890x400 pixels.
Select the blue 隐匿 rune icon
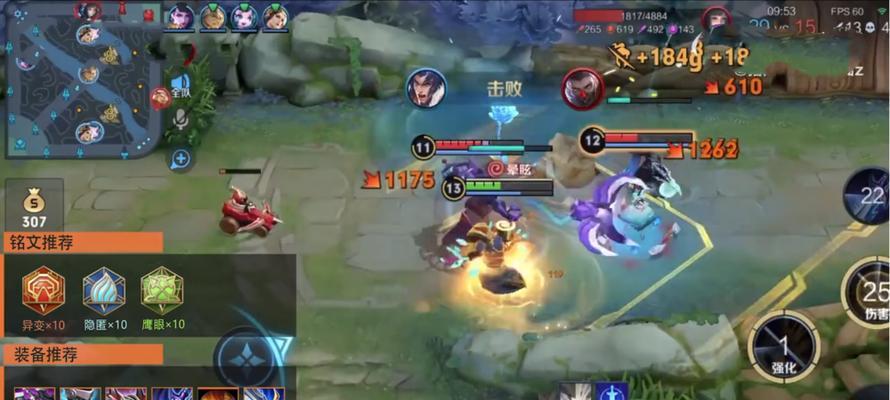(103, 290)
